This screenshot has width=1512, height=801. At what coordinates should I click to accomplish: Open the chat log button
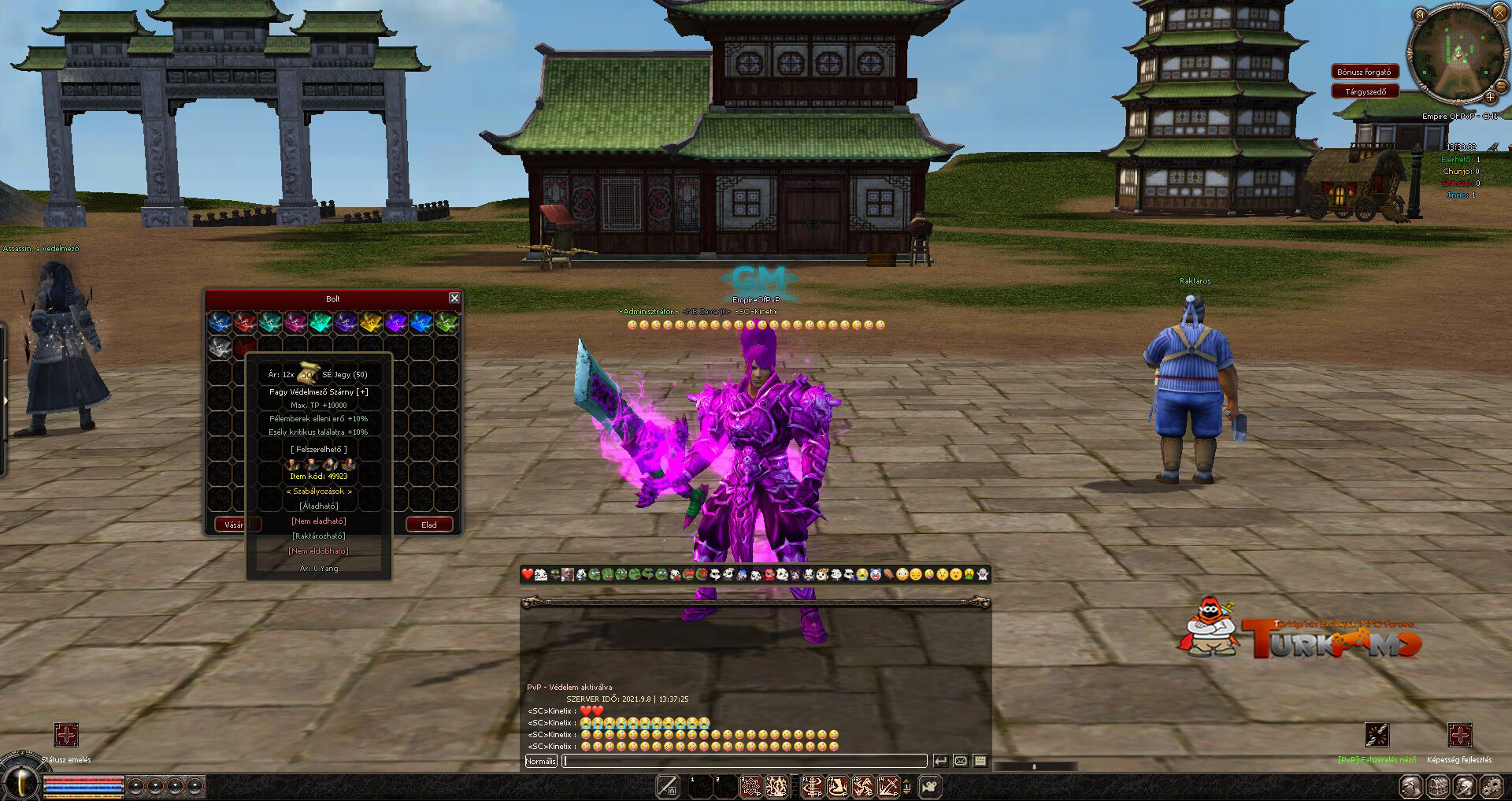pos(980,761)
